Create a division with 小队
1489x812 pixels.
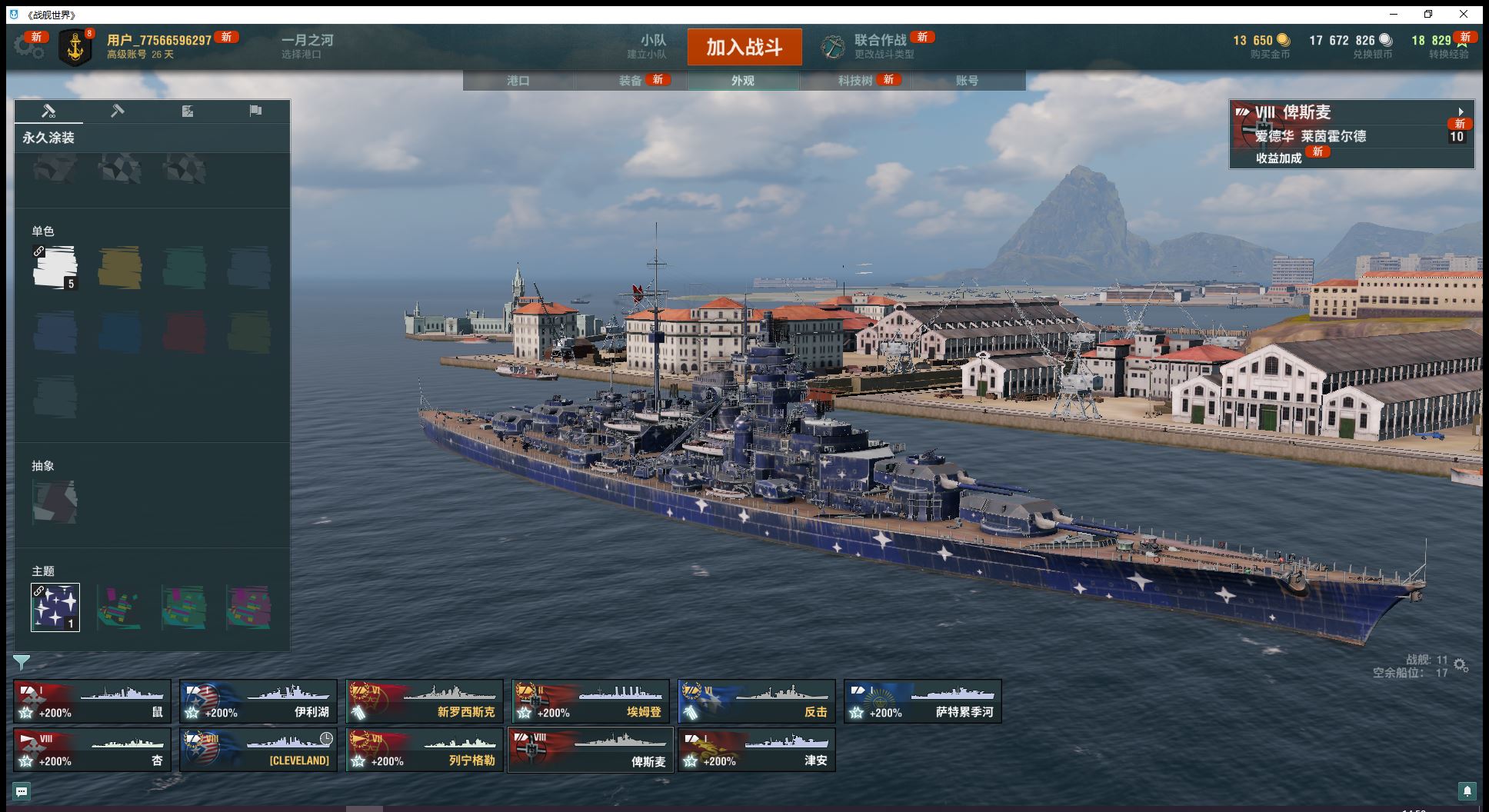pyautogui.click(x=652, y=46)
